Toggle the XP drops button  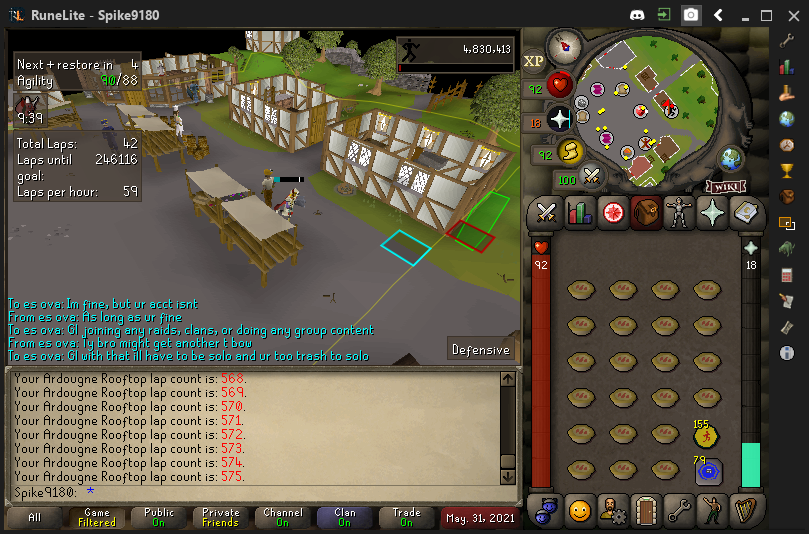pyautogui.click(x=533, y=61)
